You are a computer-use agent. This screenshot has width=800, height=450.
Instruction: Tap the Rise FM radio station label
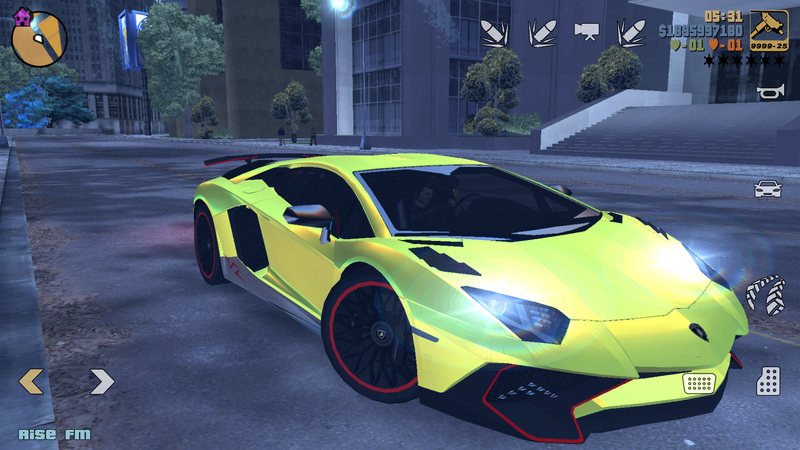point(54,434)
